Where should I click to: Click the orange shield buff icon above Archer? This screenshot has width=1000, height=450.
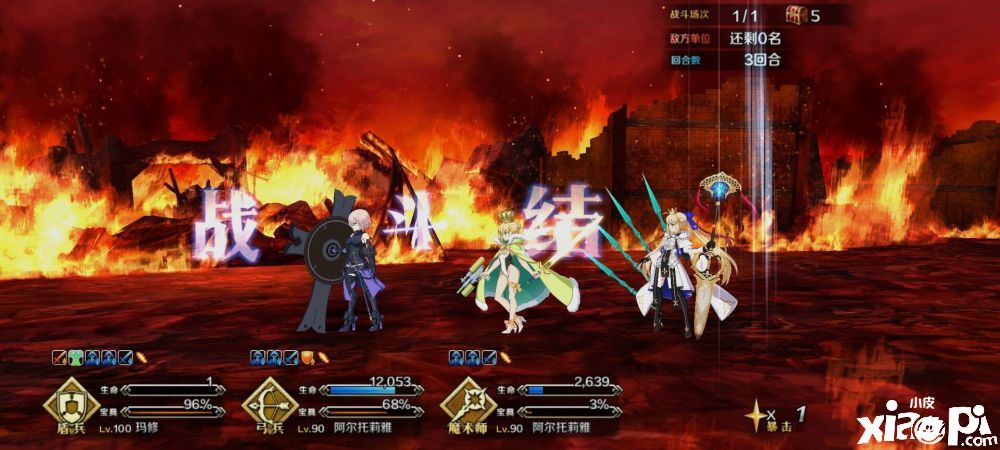tap(307, 356)
